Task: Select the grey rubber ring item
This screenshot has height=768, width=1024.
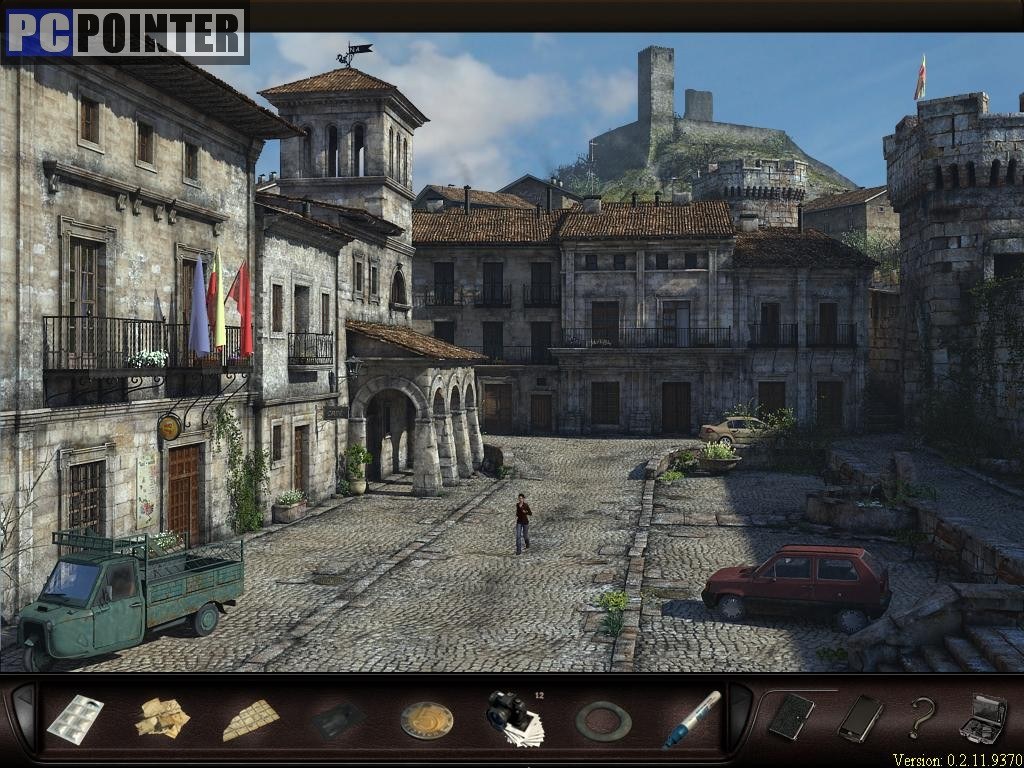Action: coord(603,720)
